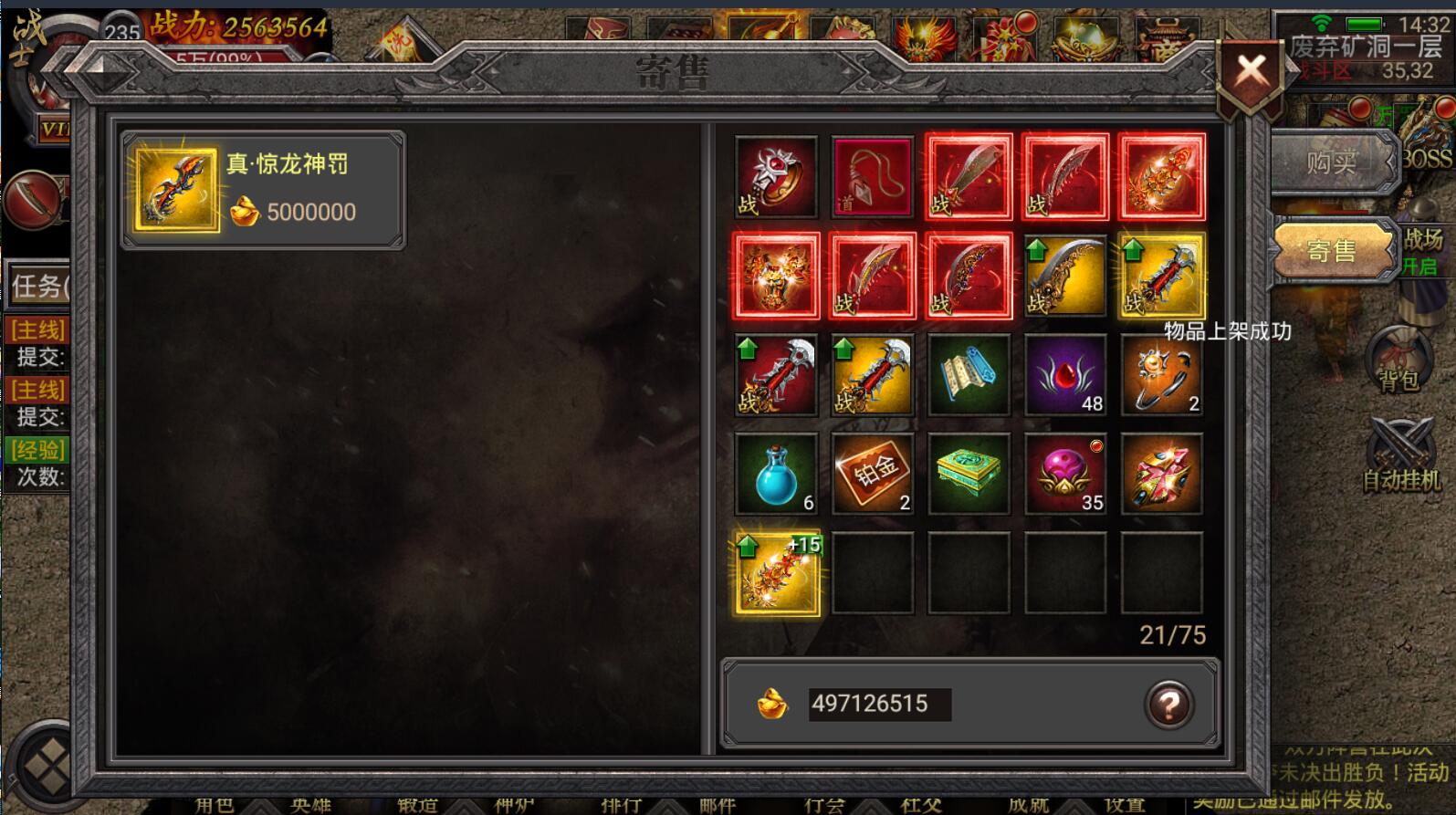This screenshot has height=815, width=1456.
Task: Pick the blue scroll map item
Action: coord(969,375)
